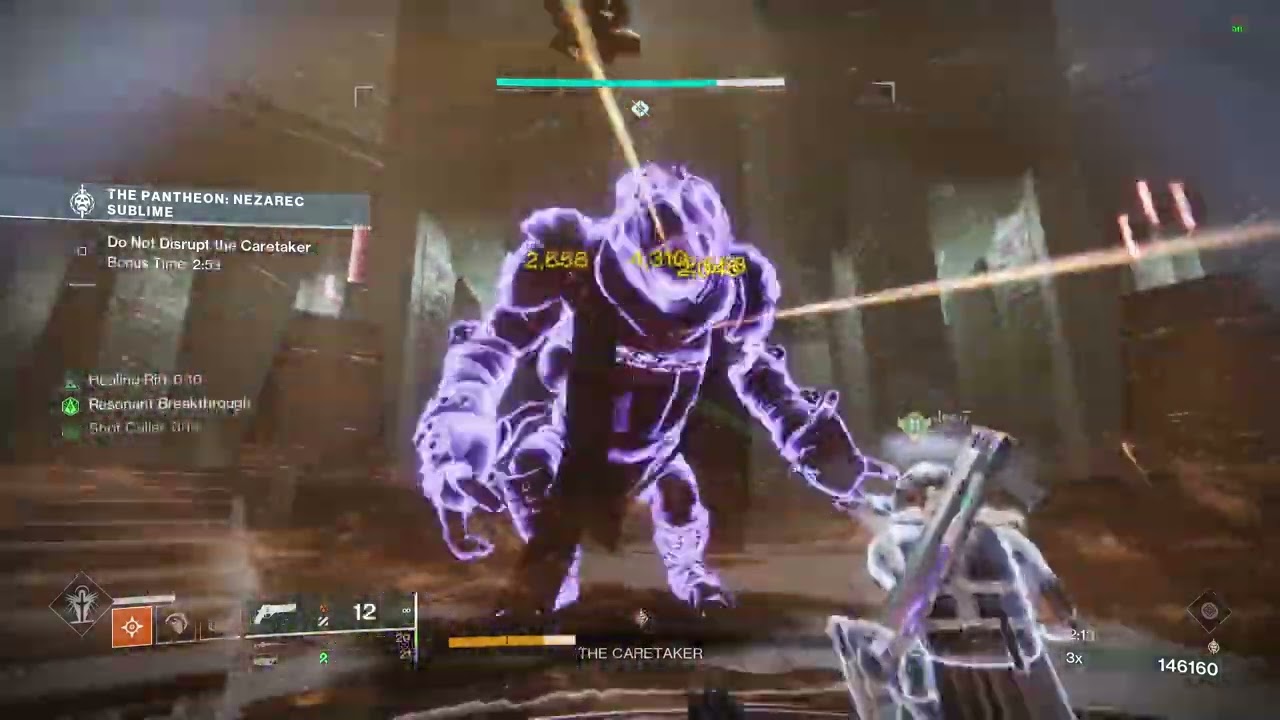Open the Pantheon: Nezarec Sublime activity header

point(205,203)
